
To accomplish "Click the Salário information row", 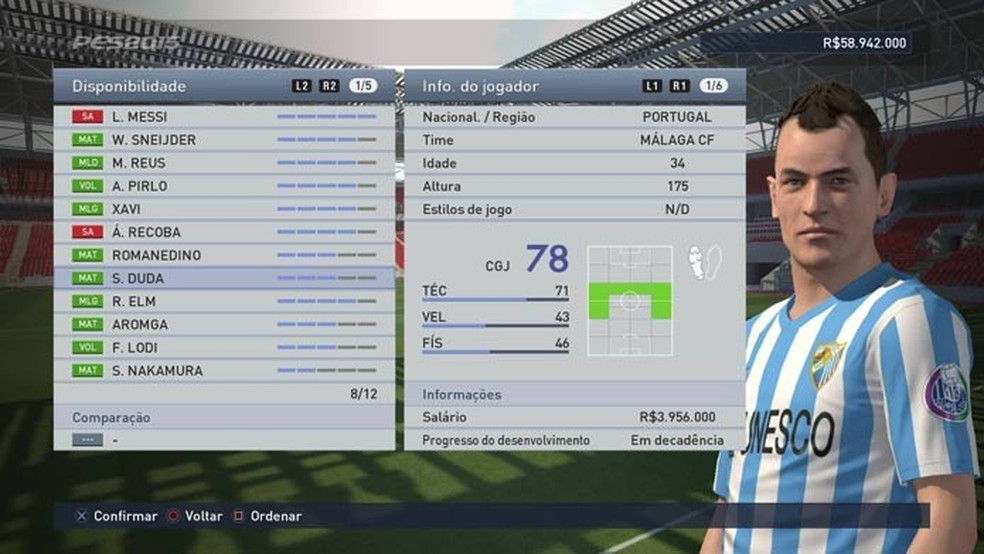I will point(574,417).
